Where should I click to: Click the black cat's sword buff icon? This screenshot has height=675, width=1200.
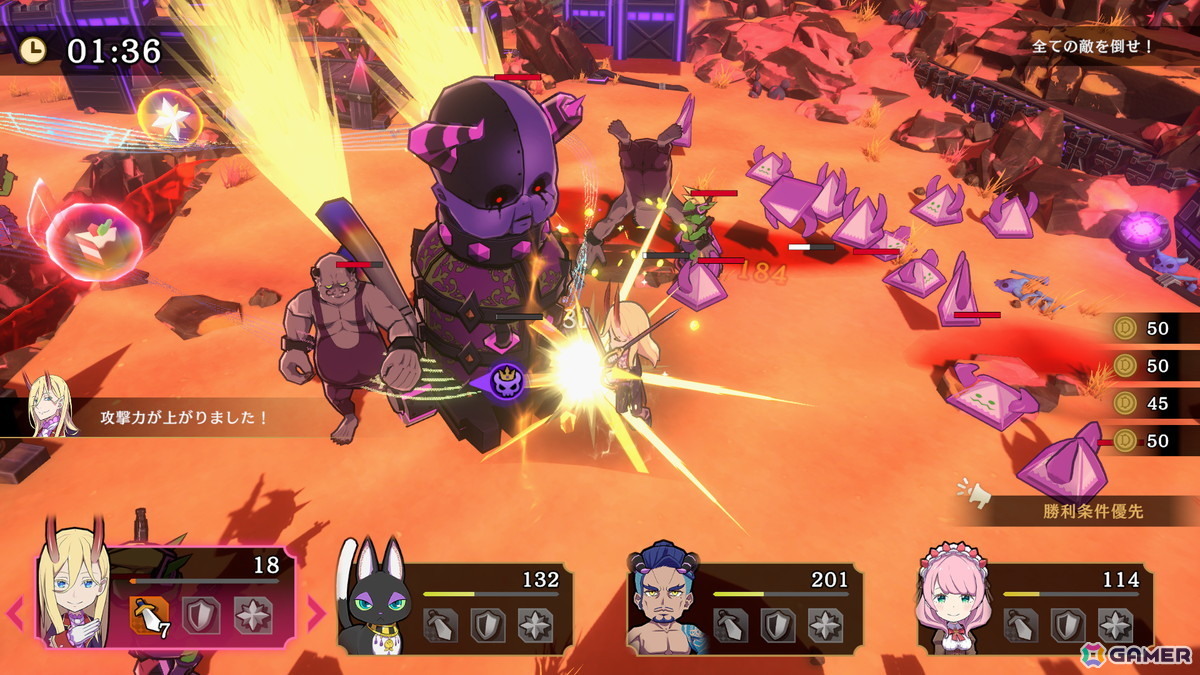tap(441, 625)
